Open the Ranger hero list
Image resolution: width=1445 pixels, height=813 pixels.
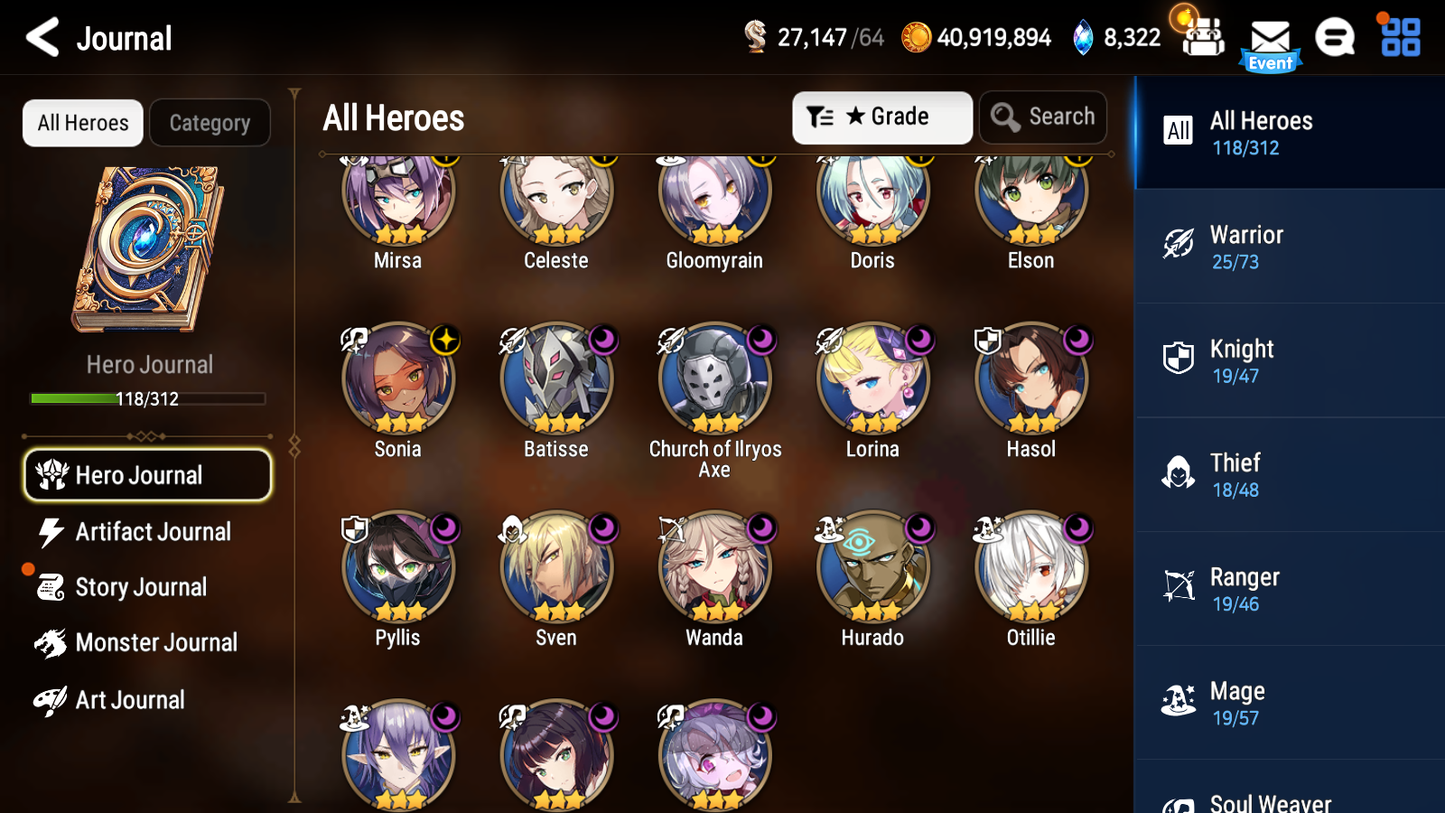click(x=1289, y=587)
